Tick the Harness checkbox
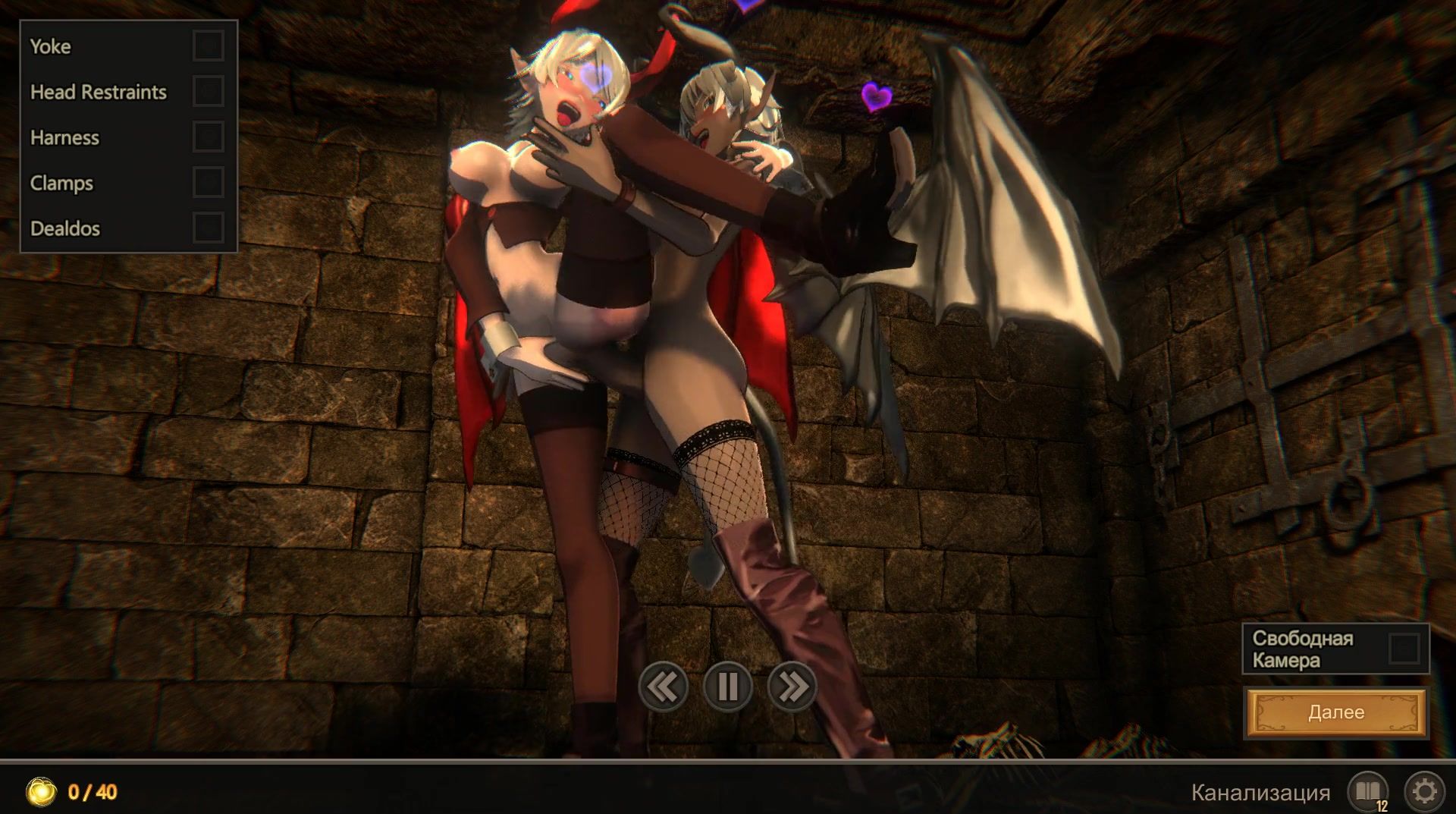The image size is (1456, 814). tap(208, 137)
